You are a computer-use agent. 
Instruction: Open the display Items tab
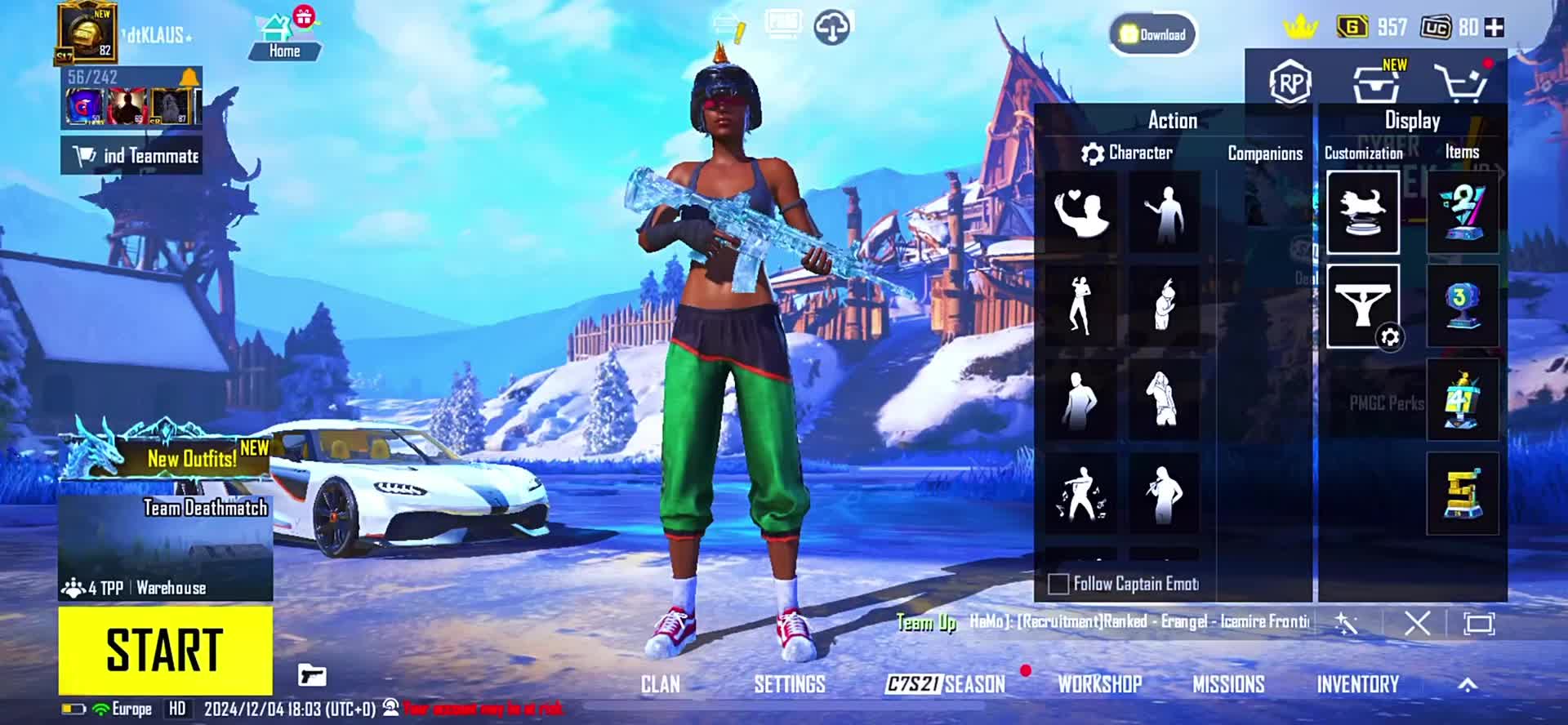(x=1462, y=152)
